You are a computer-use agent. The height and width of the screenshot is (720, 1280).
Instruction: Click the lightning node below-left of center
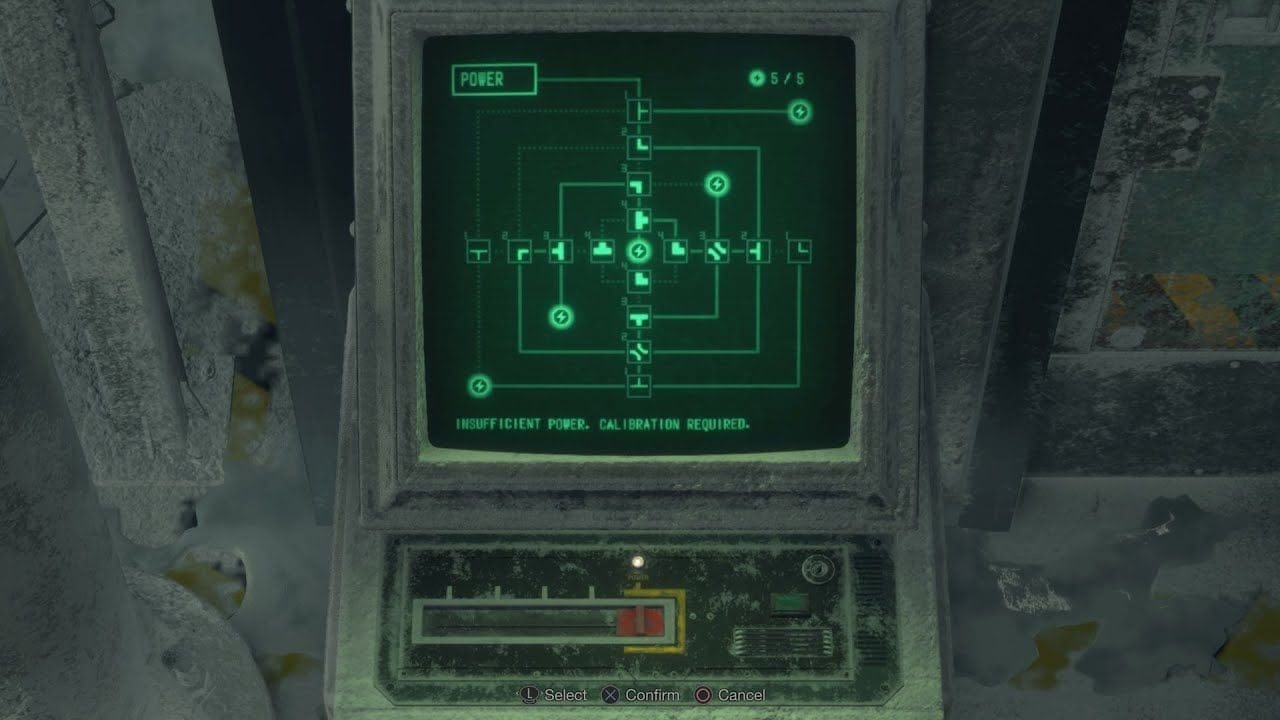tap(560, 318)
